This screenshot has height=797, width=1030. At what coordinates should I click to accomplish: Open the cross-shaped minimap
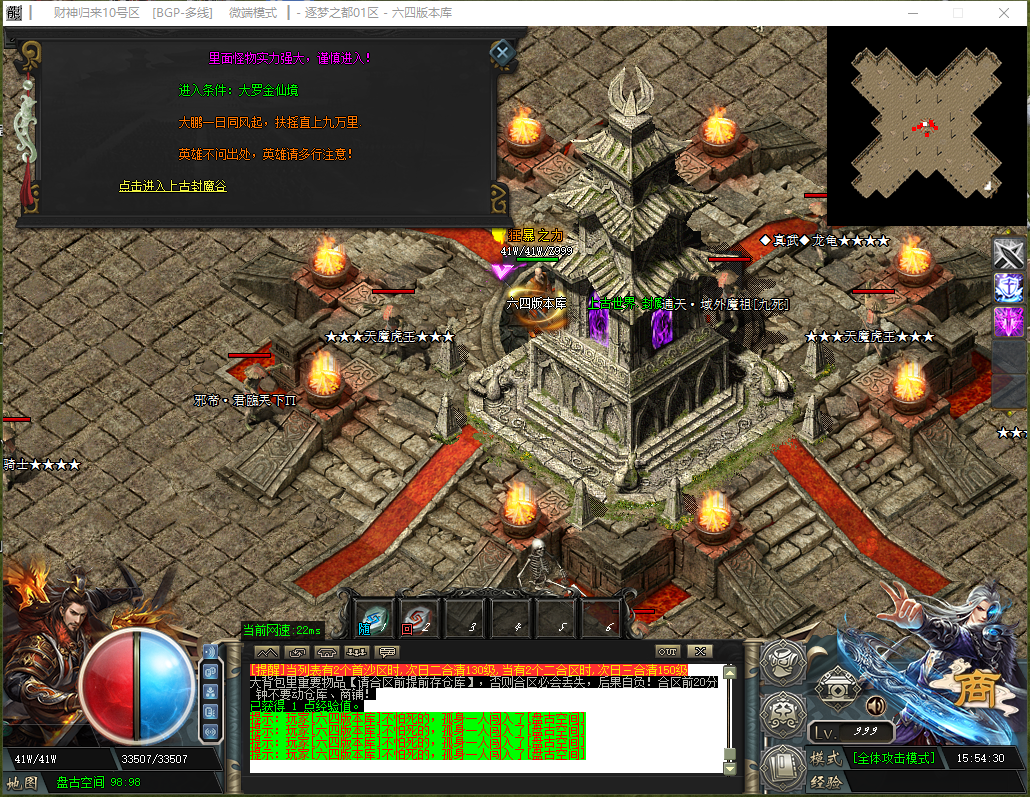(925, 125)
